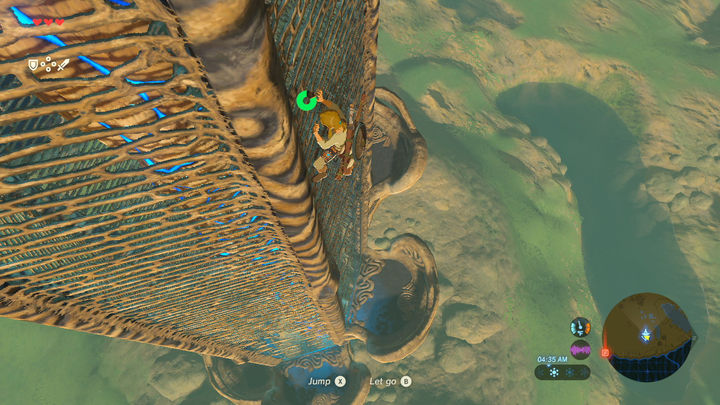Image resolution: width=720 pixels, height=405 pixels.
Task: Click the temperature gauge icon
Action: (x=580, y=327)
